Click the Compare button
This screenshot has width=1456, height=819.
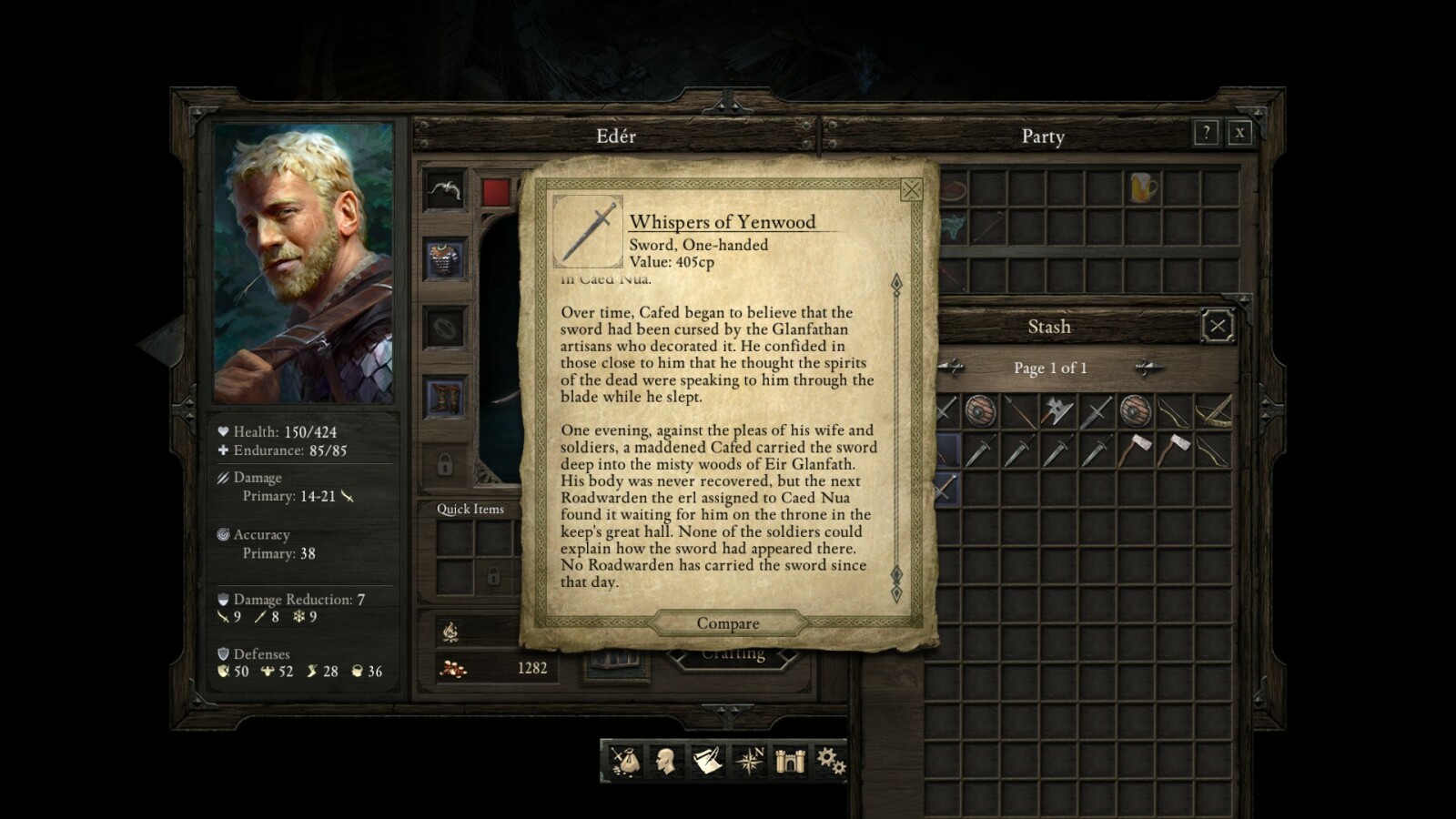(x=727, y=623)
